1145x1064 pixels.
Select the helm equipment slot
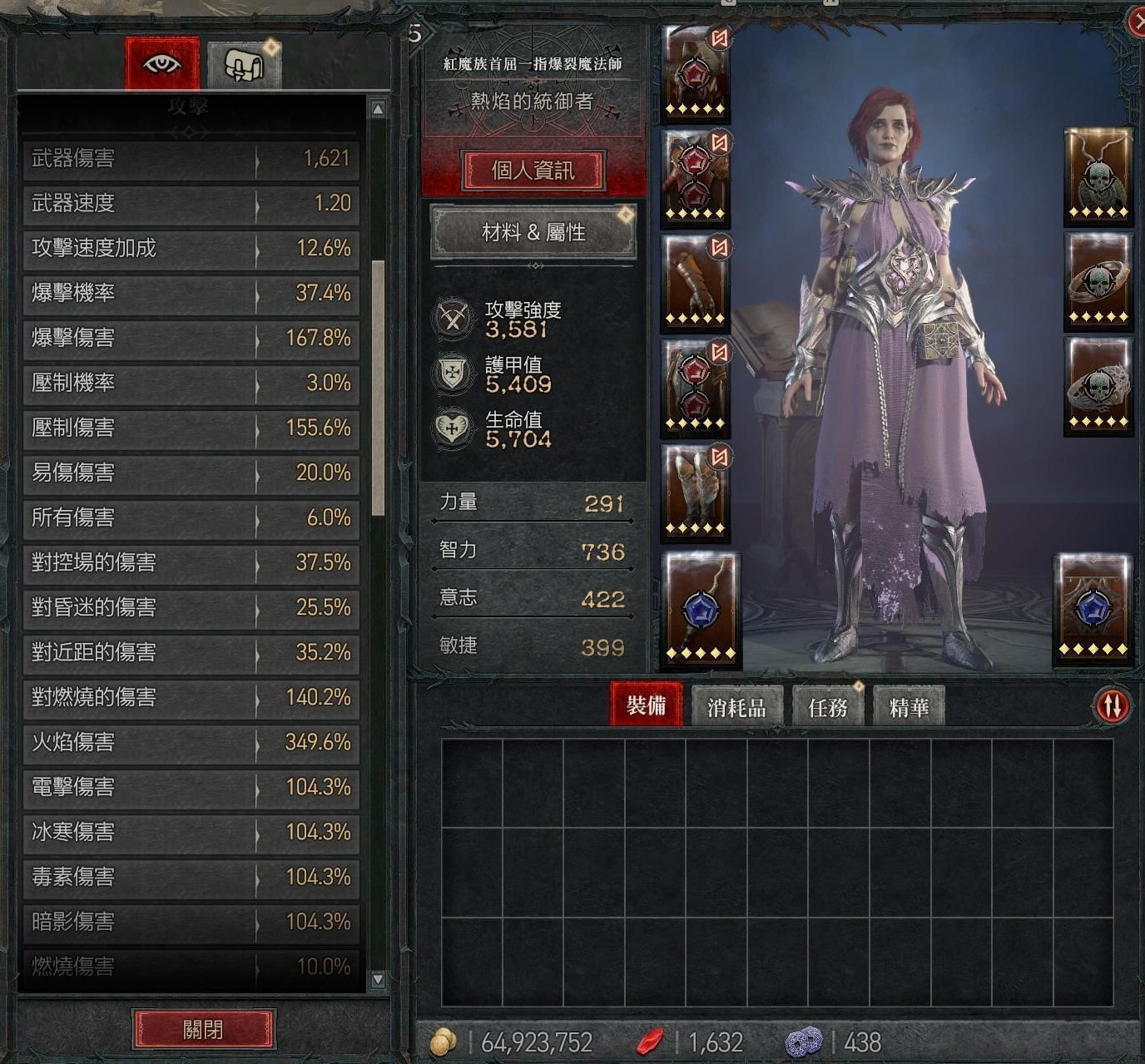[x=696, y=75]
